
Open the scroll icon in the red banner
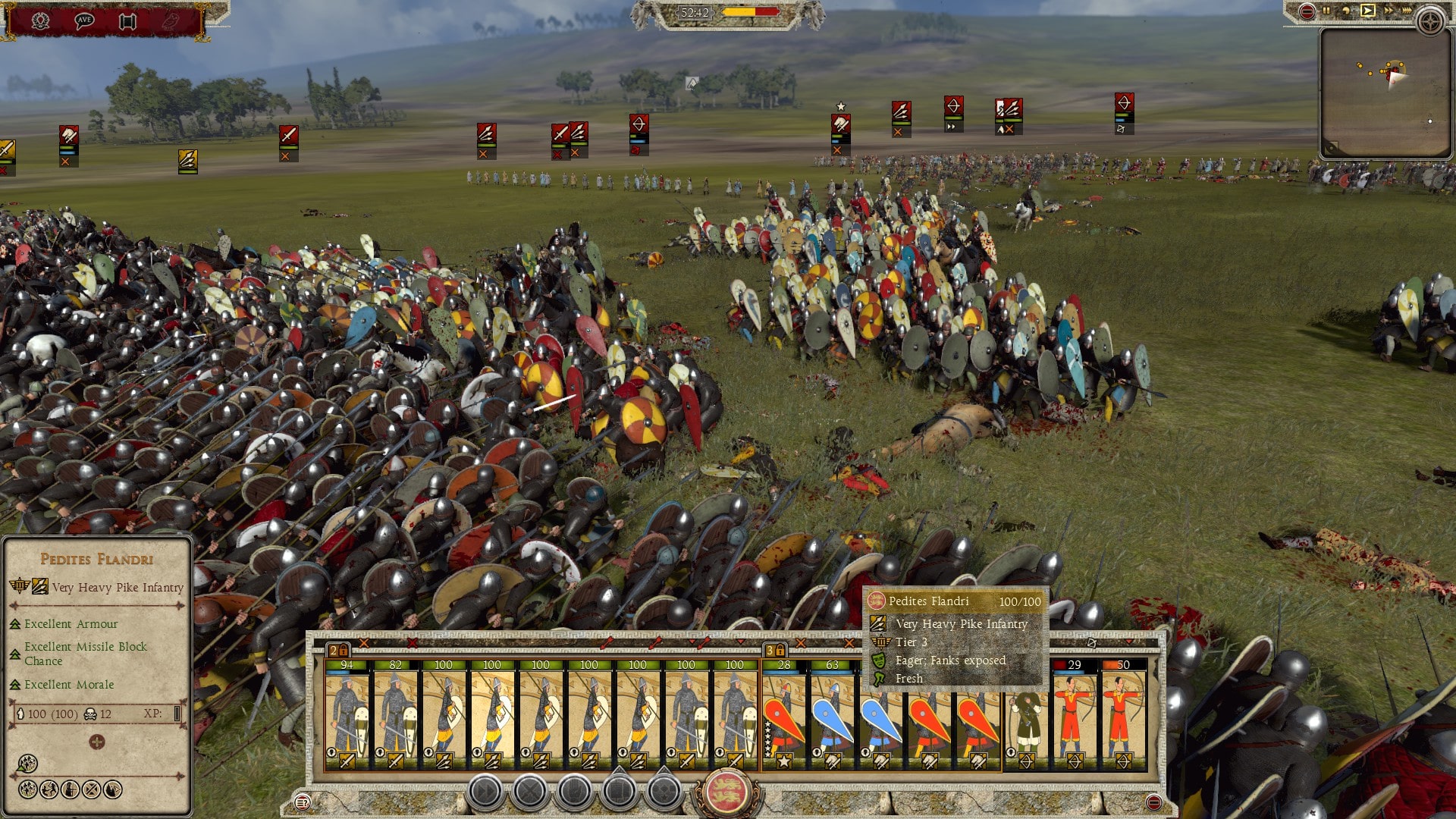click(127, 20)
